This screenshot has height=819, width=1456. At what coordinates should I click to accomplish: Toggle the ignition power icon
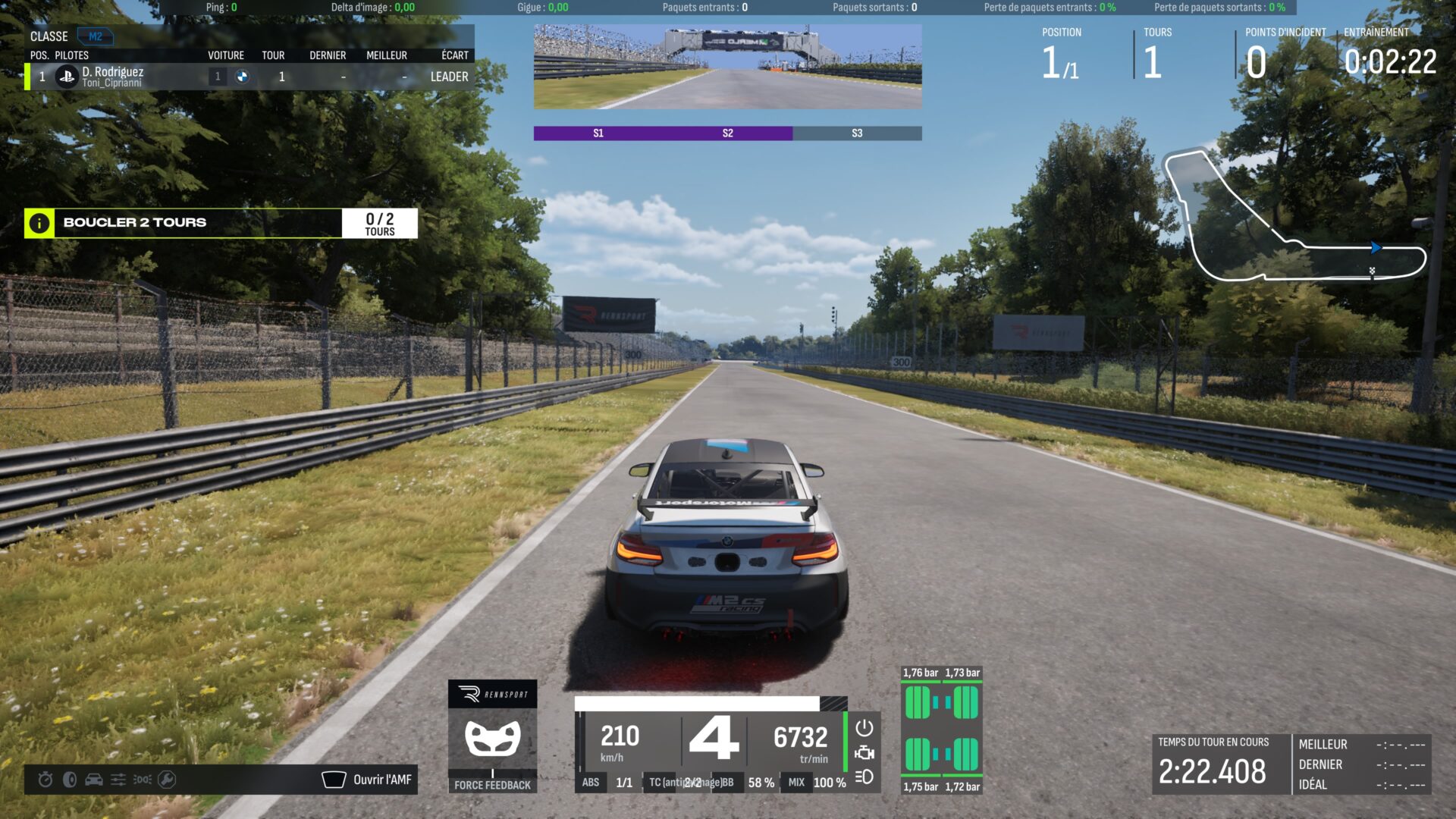point(864,728)
